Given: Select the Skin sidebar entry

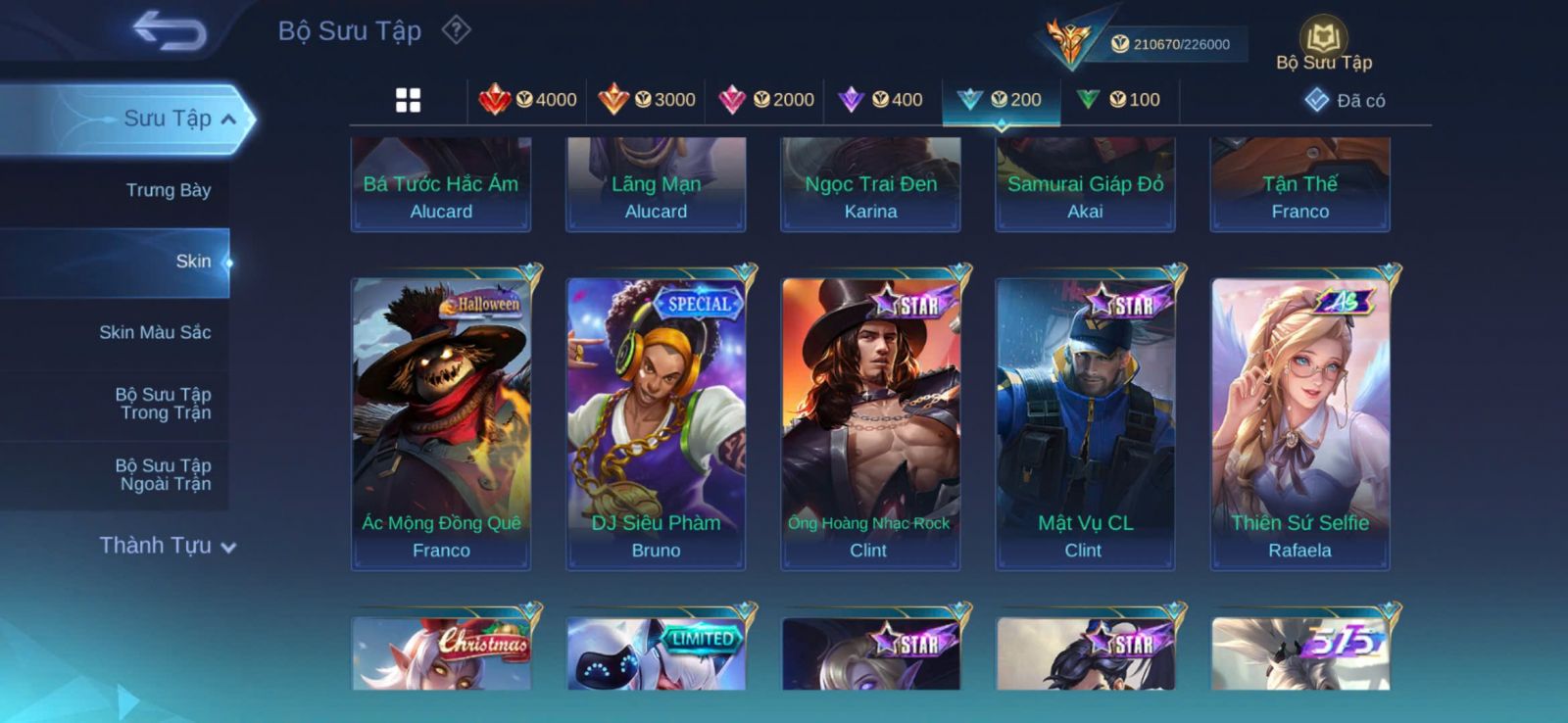Looking at the screenshot, I should click(x=192, y=262).
